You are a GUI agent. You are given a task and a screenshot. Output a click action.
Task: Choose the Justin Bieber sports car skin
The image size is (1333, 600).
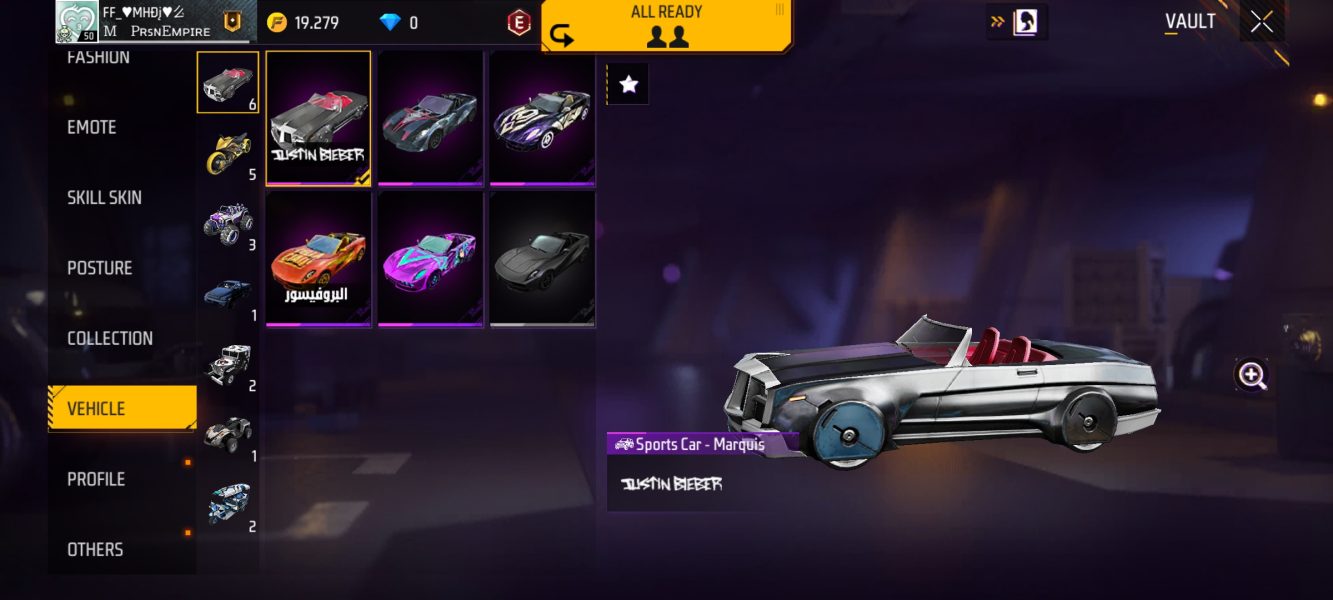coord(318,117)
